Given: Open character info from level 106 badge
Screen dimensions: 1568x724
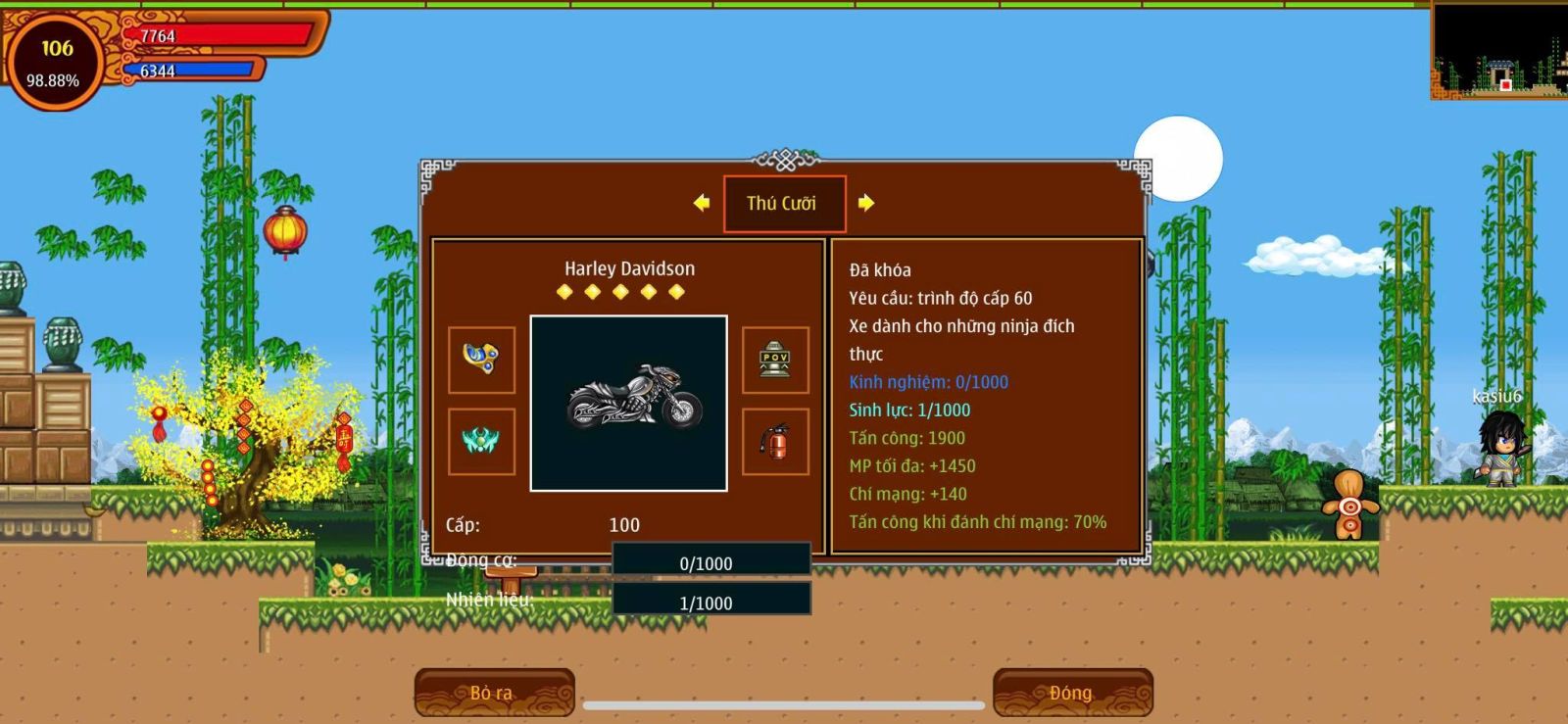Looking at the screenshot, I should click(x=55, y=62).
